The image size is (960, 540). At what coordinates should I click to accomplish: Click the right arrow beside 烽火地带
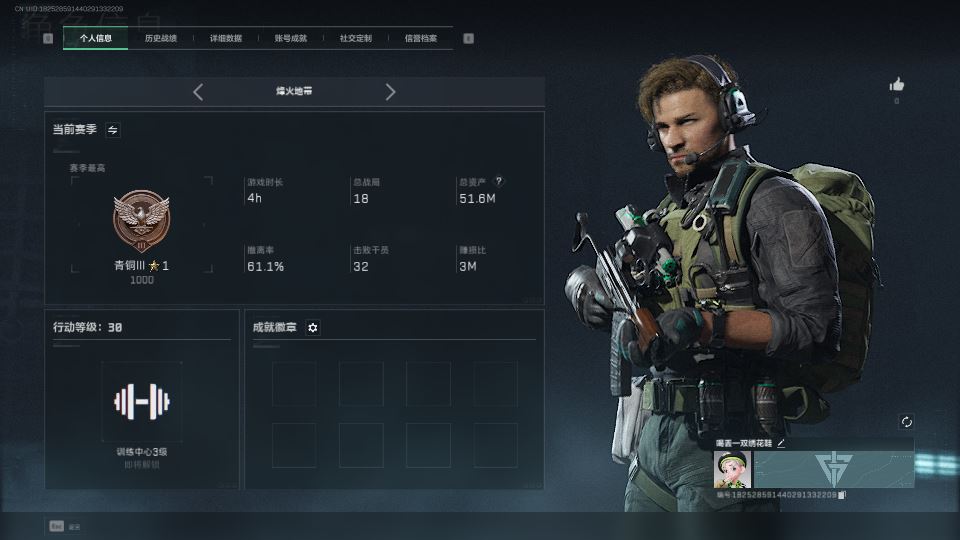click(x=390, y=92)
